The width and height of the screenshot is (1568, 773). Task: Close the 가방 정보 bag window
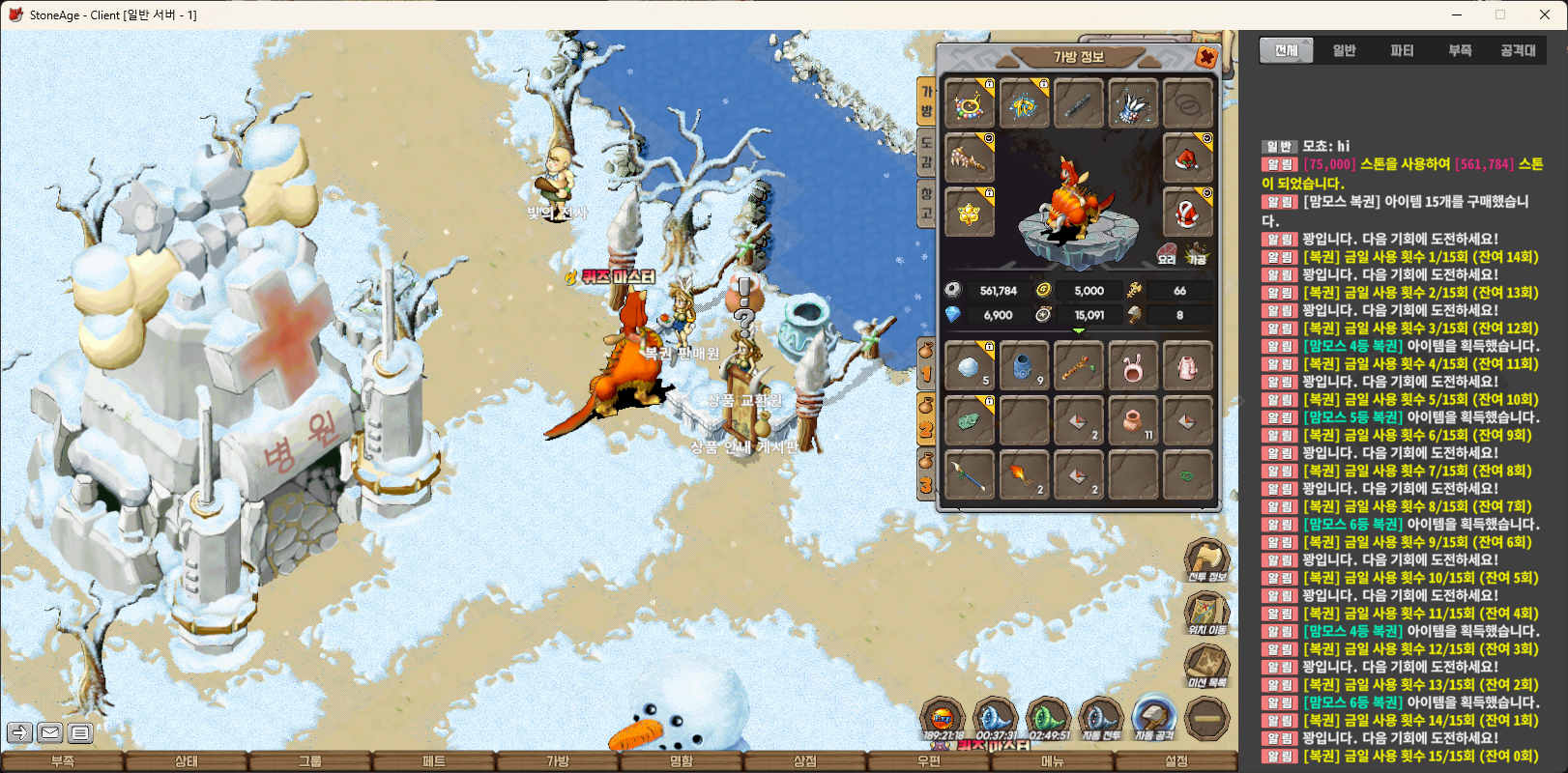click(x=1205, y=57)
